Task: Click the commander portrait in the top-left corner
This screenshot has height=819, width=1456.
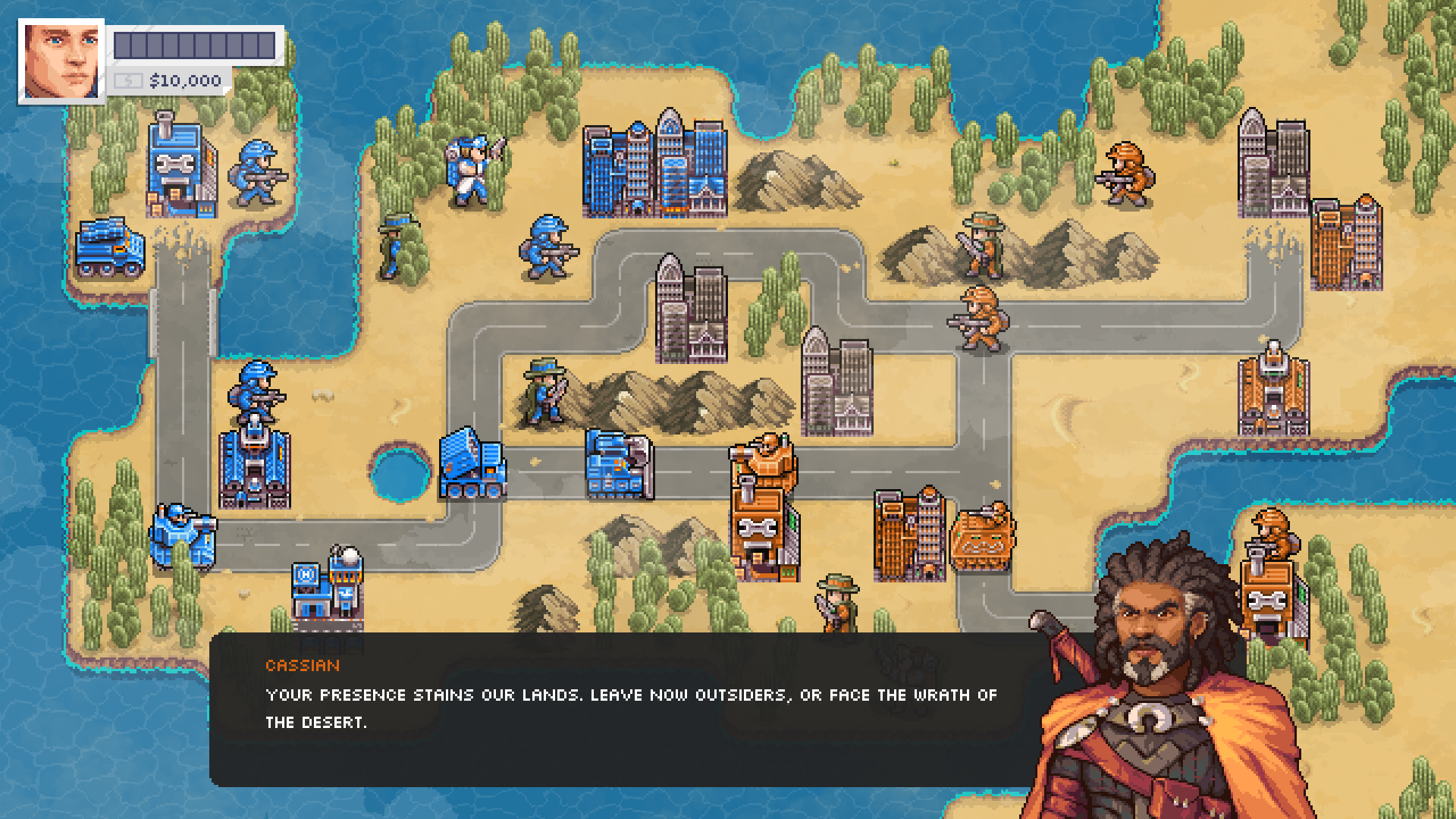Action: 61,57
